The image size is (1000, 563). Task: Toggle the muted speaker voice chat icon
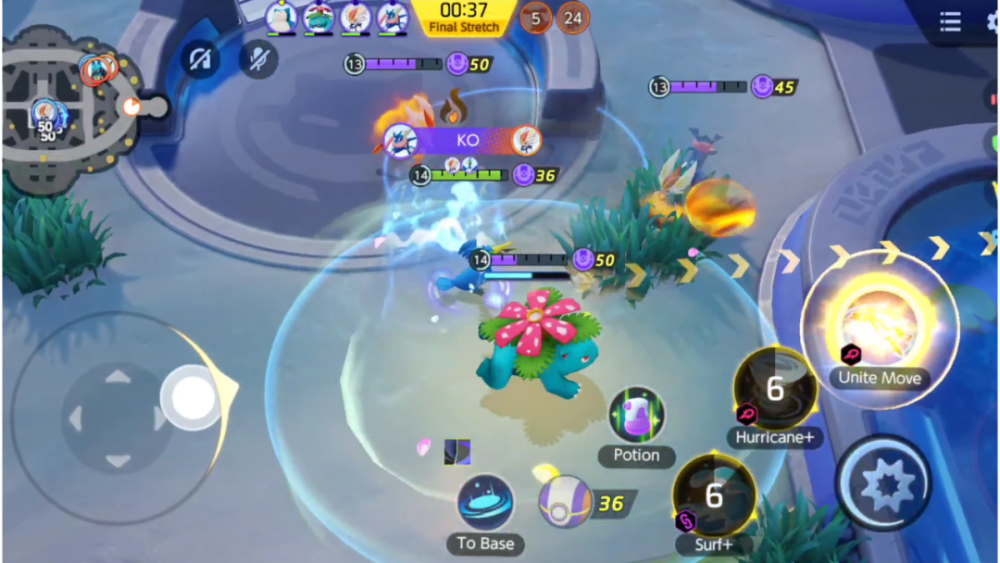[x=200, y=60]
